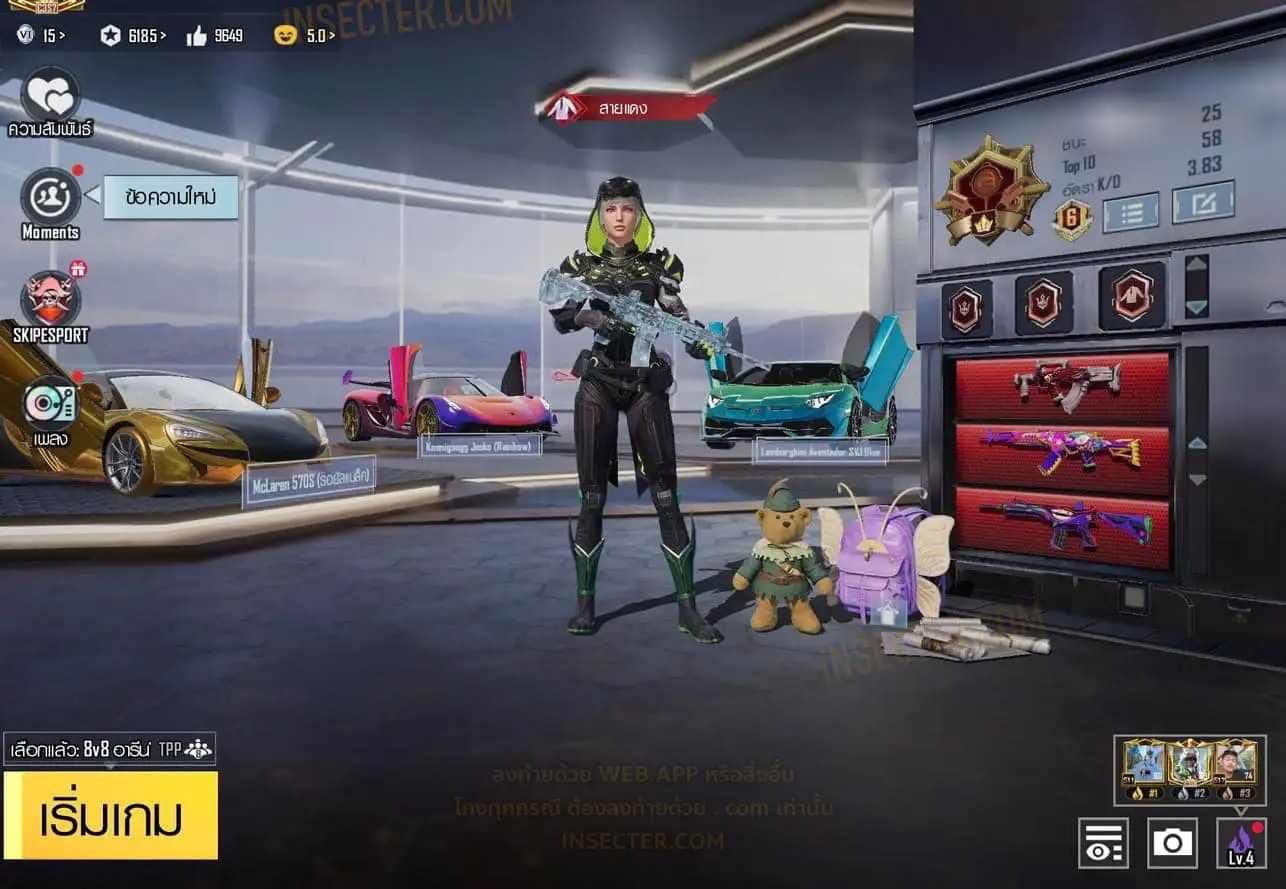
Task: Open the SKIPESPORT skull icon
Action: click(50, 298)
